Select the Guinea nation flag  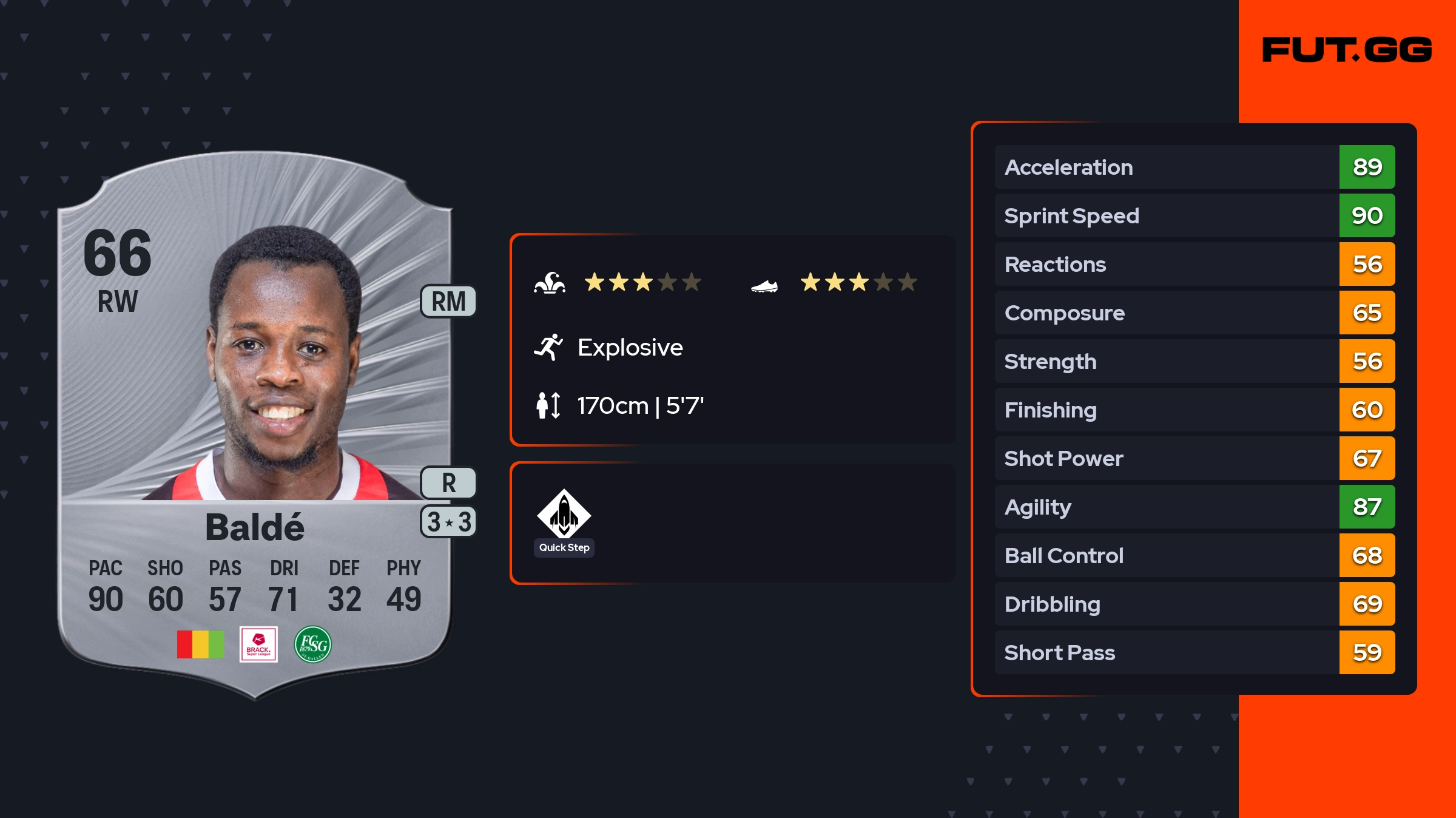point(200,644)
